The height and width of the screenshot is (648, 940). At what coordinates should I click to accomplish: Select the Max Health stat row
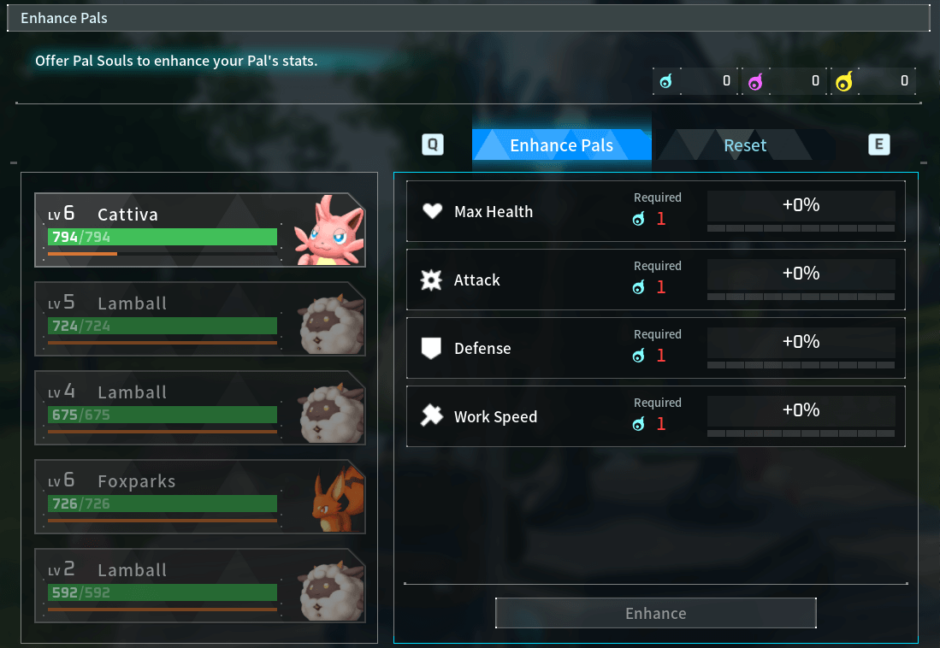[x=655, y=211]
